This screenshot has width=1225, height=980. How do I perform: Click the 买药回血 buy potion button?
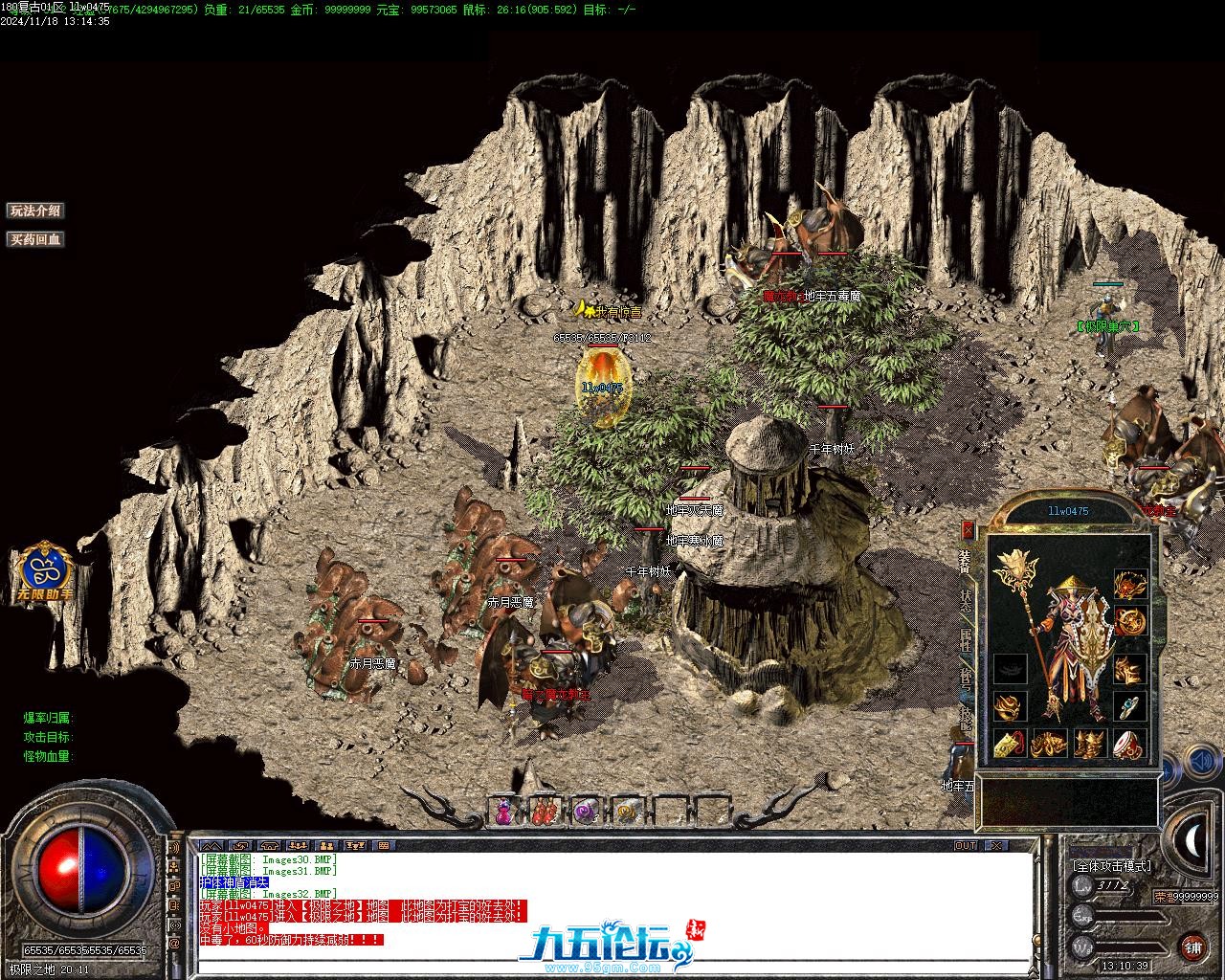[35, 239]
